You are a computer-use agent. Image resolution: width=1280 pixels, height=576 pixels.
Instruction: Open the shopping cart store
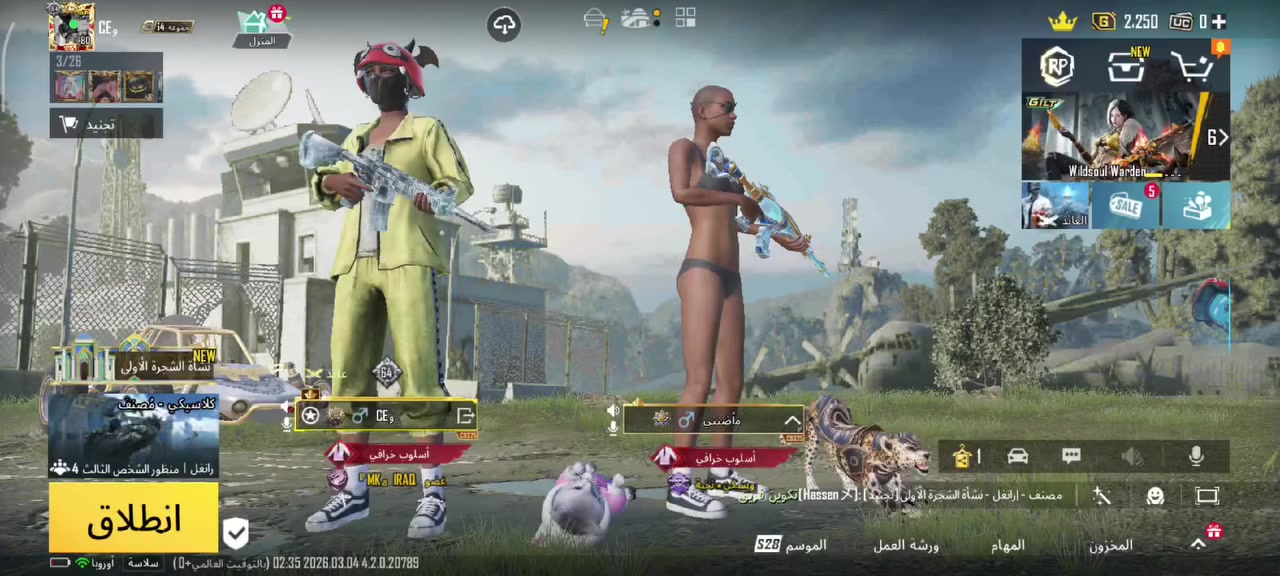1193,67
